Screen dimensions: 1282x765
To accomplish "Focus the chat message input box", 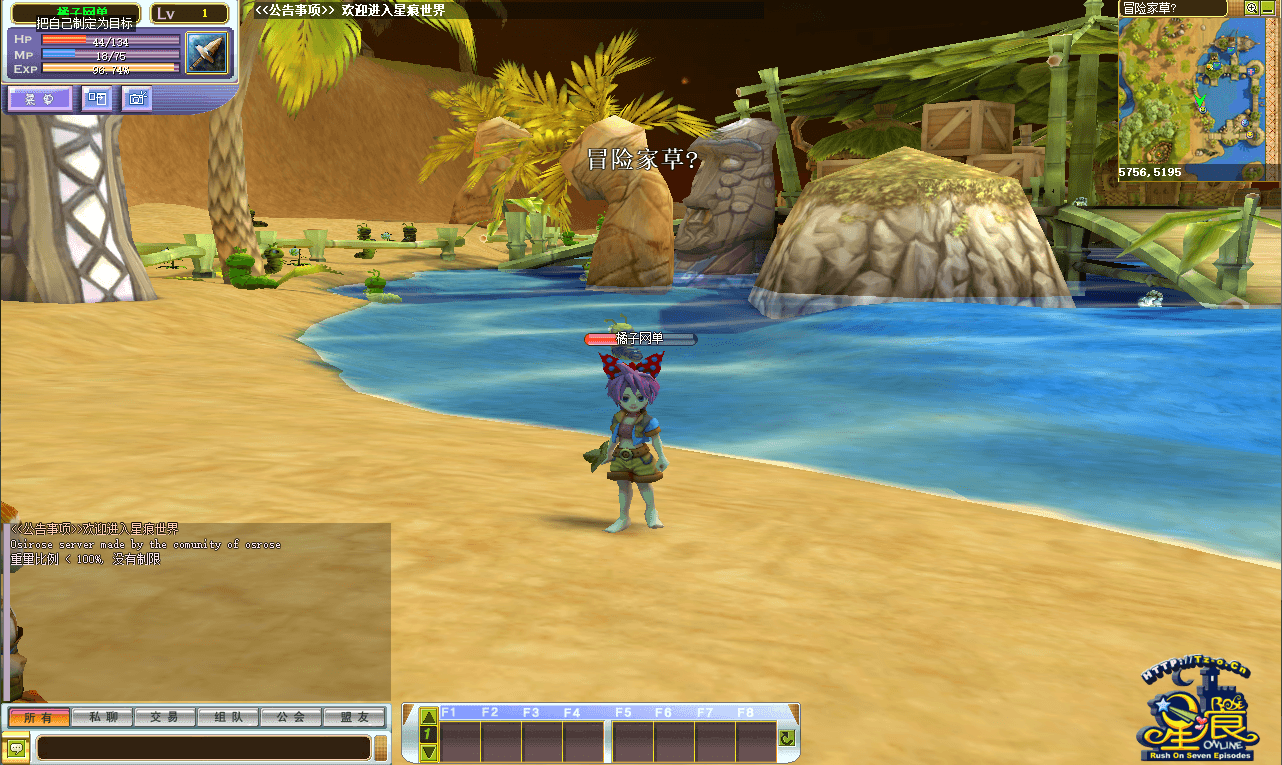I will [x=203, y=747].
